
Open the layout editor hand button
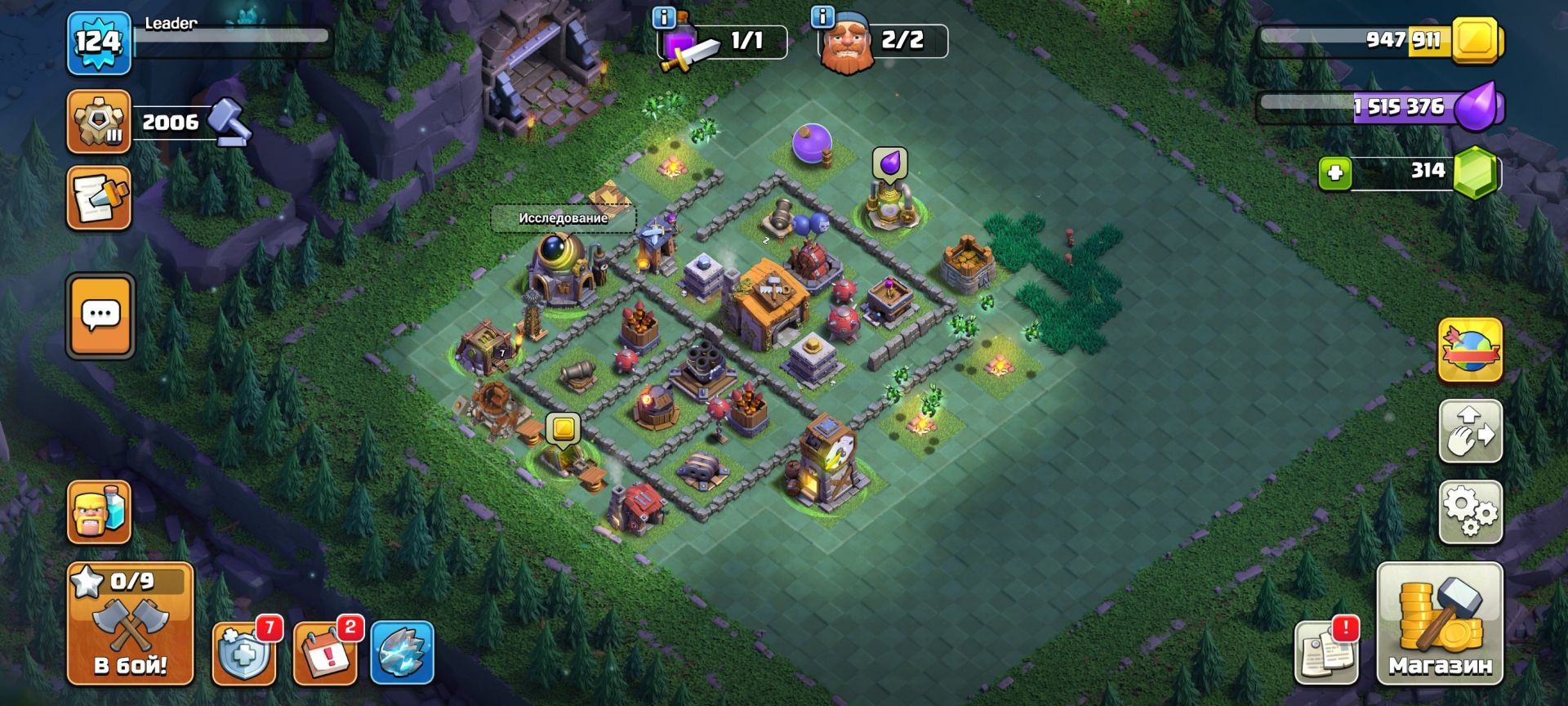pyautogui.click(x=1469, y=431)
